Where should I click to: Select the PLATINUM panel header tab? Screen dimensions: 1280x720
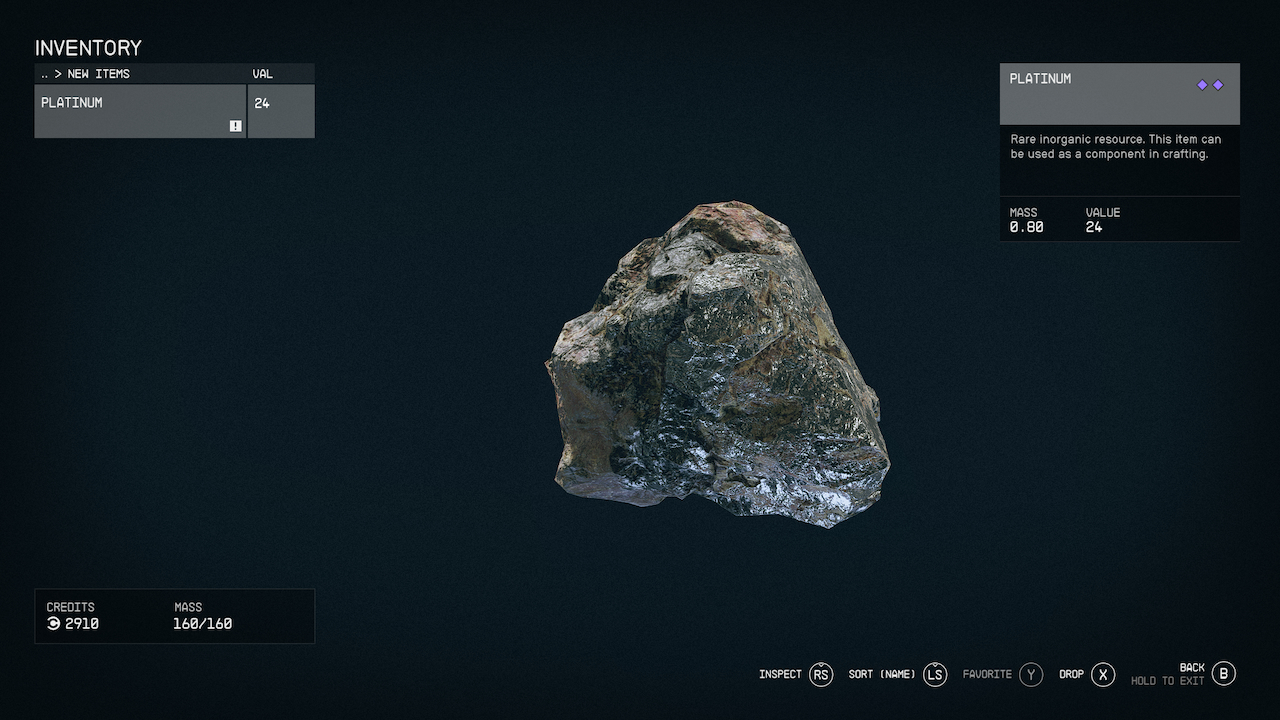click(x=1040, y=78)
